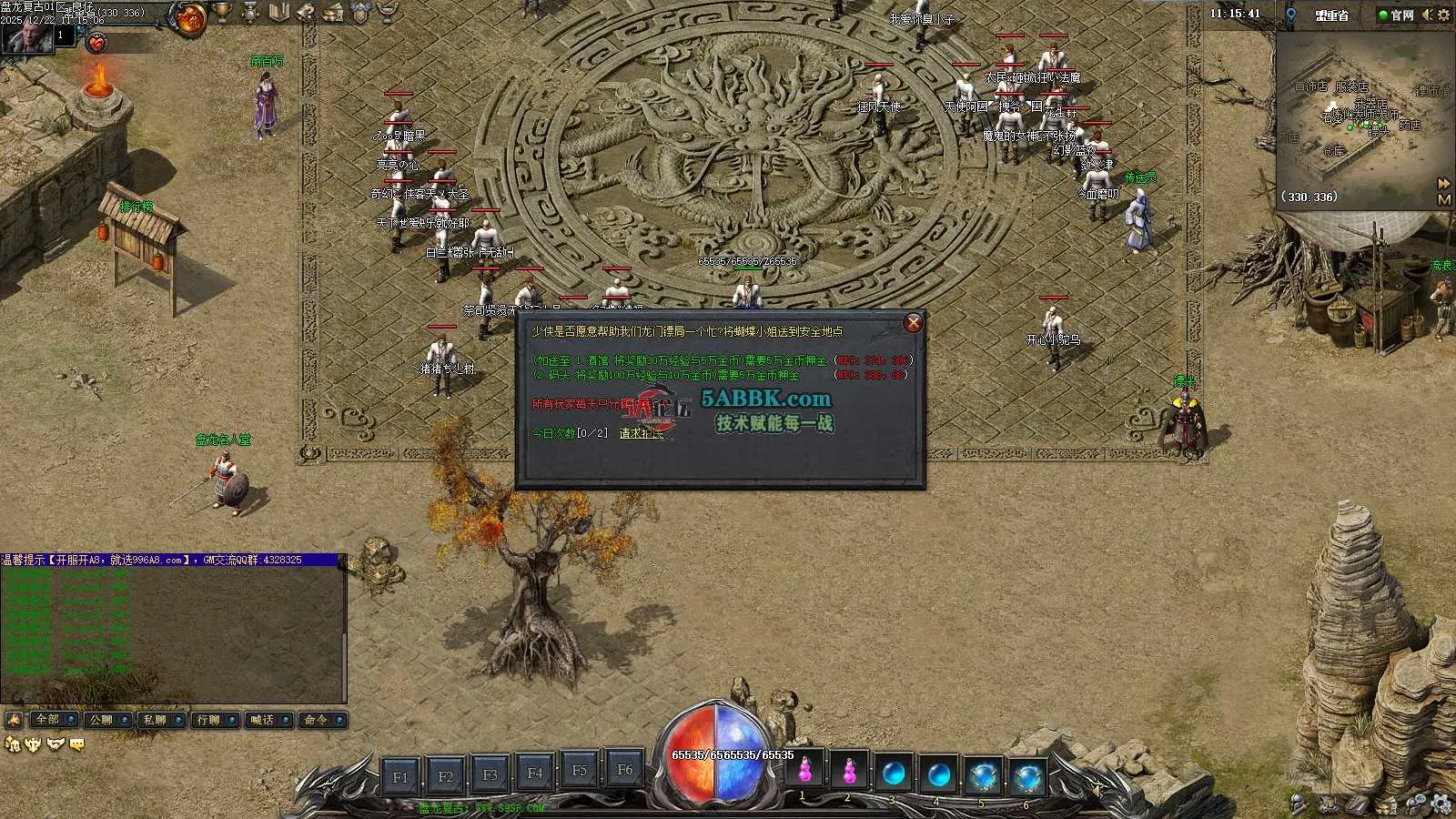Click the red handshake heart icon

coord(96,43)
